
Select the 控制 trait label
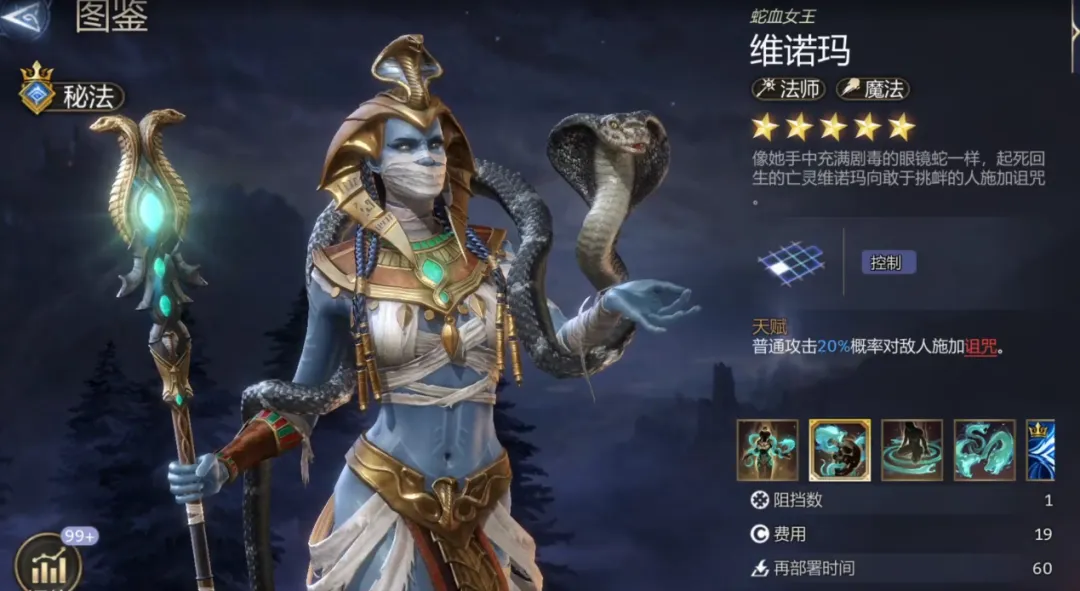(888, 263)
